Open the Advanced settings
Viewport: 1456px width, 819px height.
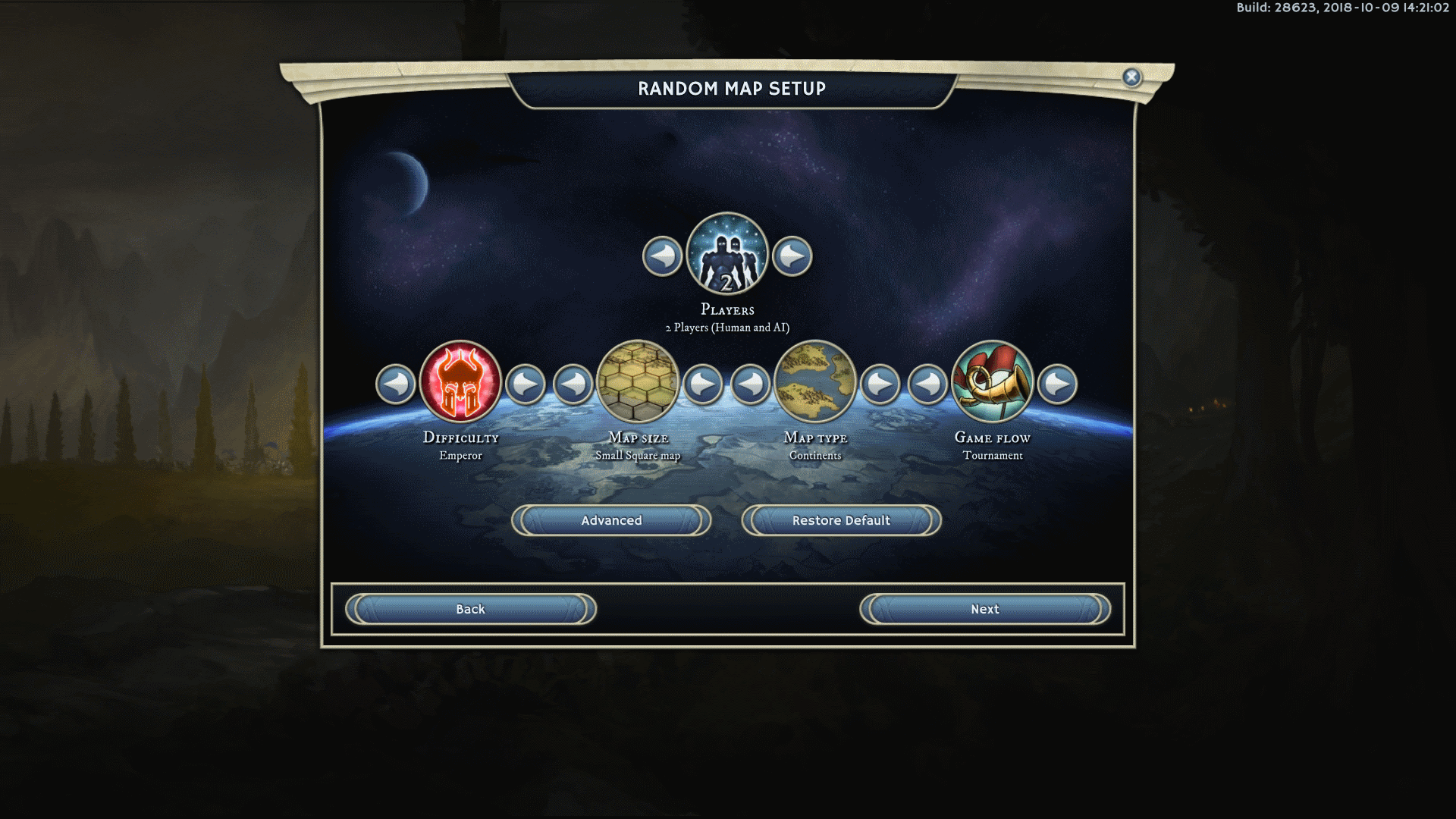(x=611, y=520)
